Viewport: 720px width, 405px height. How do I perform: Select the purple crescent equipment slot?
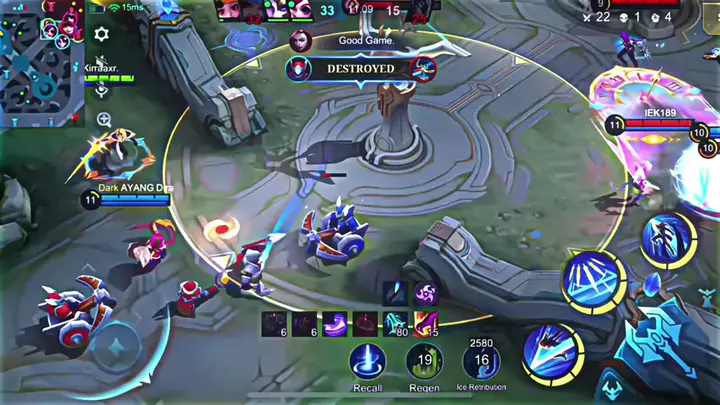coord(337,323)
